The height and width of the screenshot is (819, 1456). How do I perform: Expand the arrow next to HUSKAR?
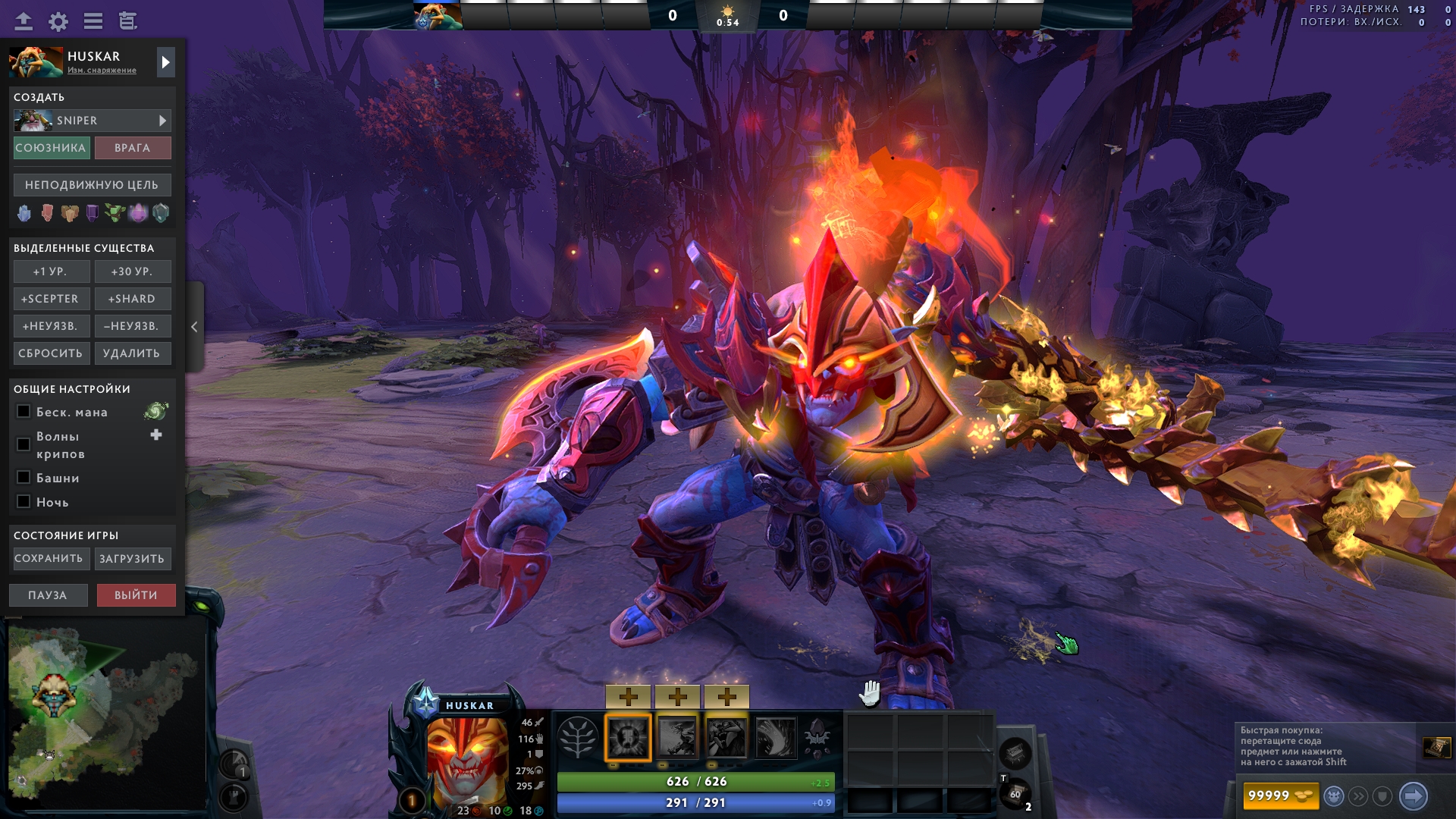[x=165, y=62]
